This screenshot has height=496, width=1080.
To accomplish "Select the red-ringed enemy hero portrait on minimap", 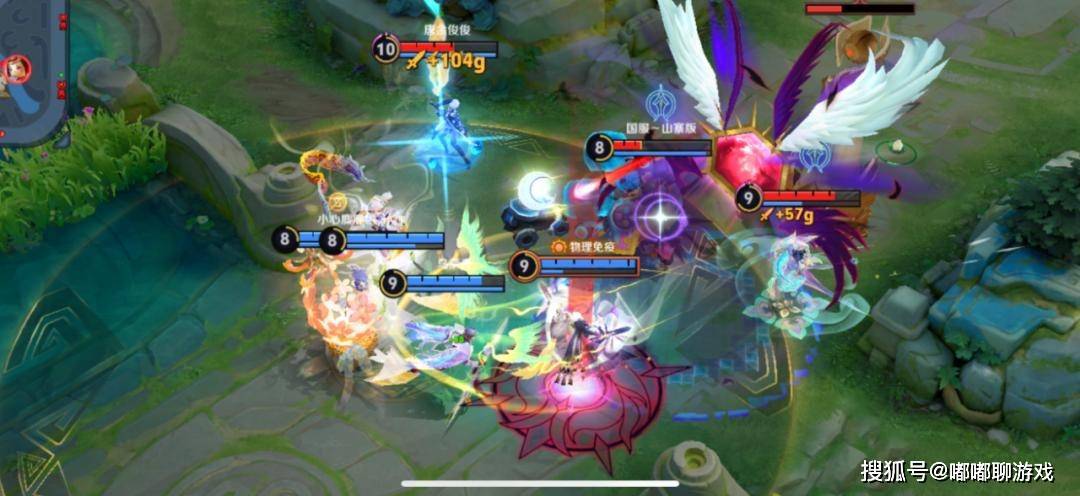I will (17, 69).
